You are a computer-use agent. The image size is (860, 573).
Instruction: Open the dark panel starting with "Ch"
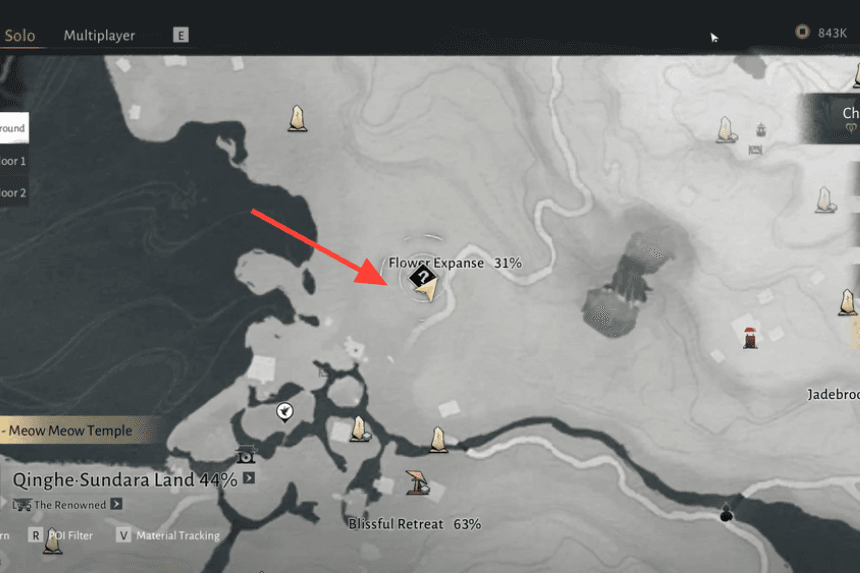(x=832, y=120)
